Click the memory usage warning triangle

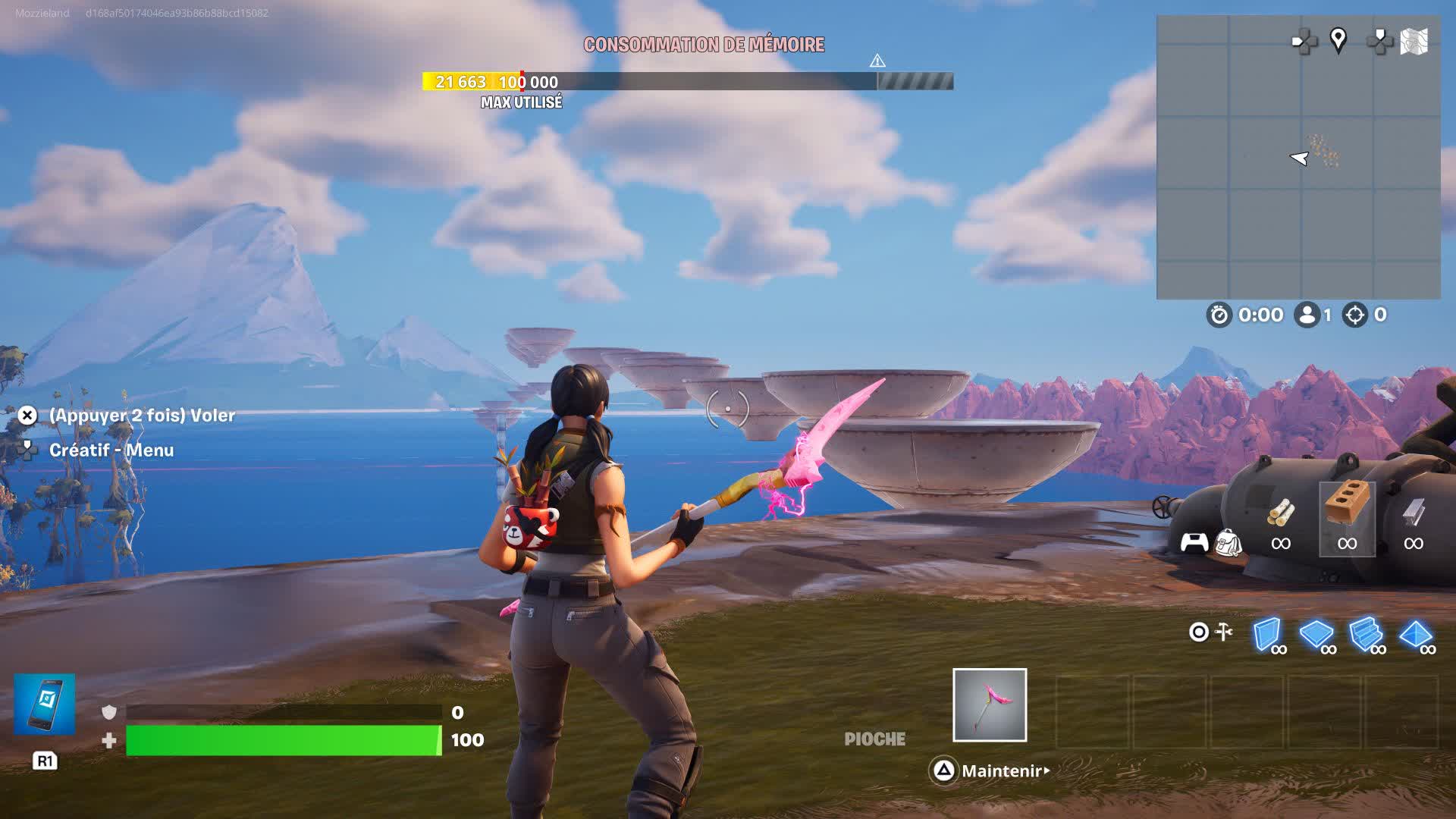tap(877, 61)
